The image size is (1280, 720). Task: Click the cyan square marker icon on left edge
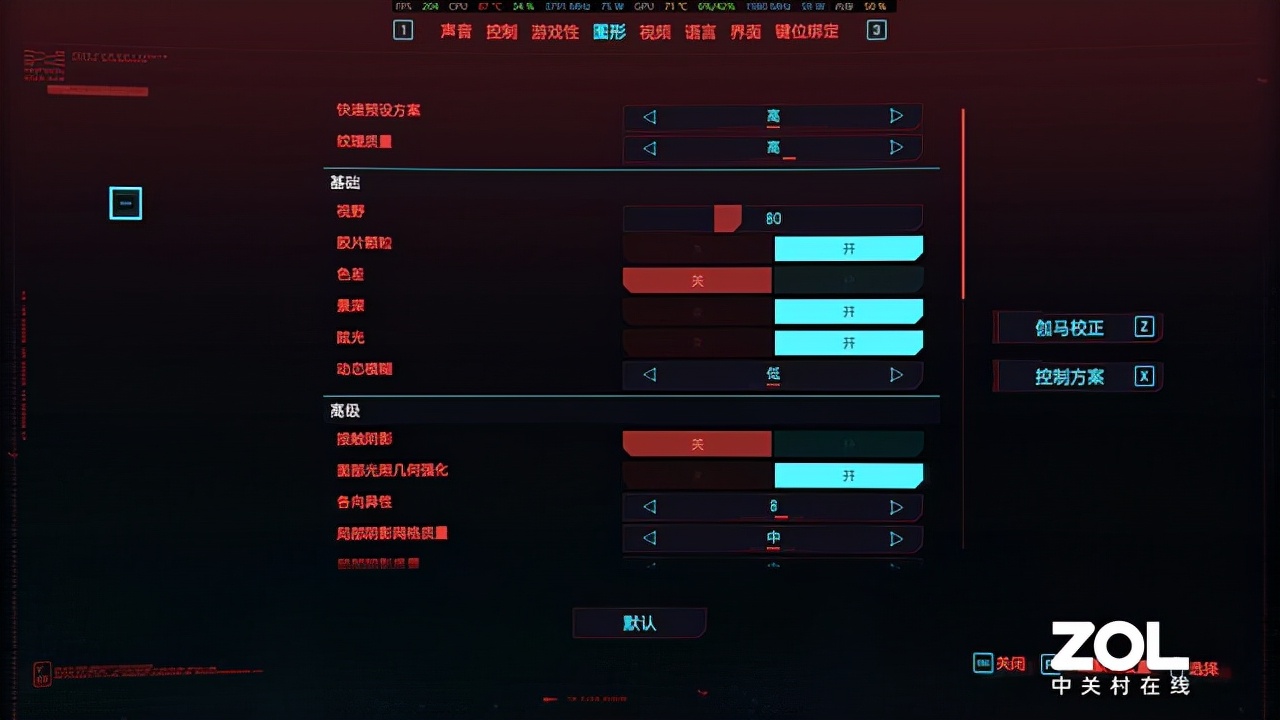(125, 203)
